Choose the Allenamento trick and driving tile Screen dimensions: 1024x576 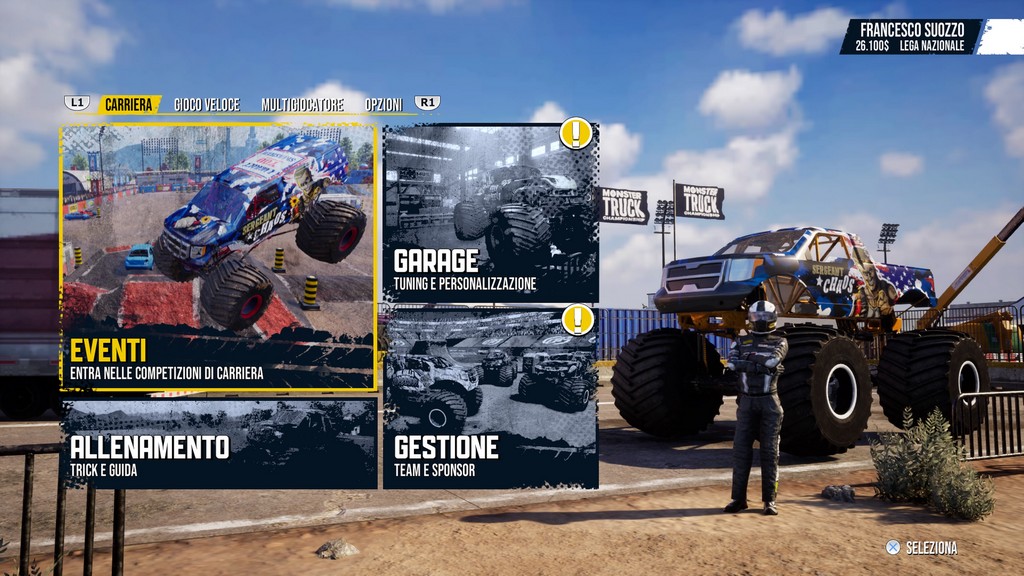219,444
